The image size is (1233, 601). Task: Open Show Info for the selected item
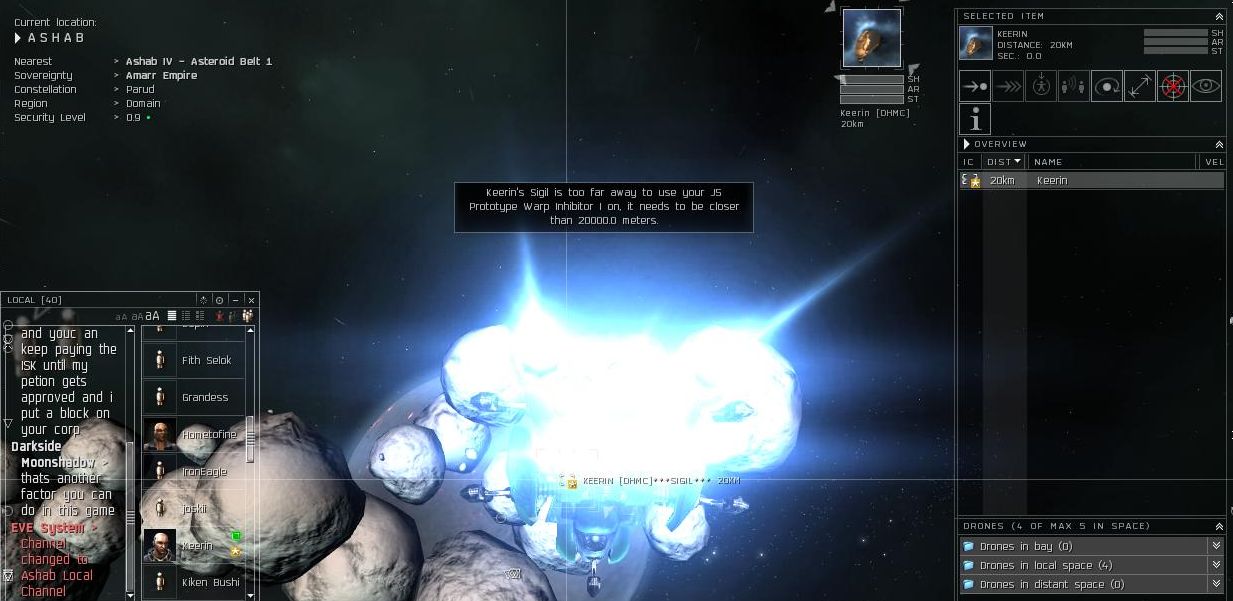[x=975, y=120]
